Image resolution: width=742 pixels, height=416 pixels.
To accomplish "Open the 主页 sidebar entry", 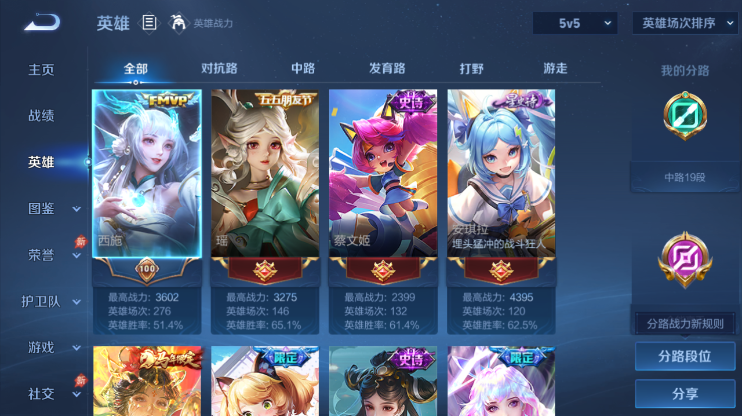I will 41,70.
